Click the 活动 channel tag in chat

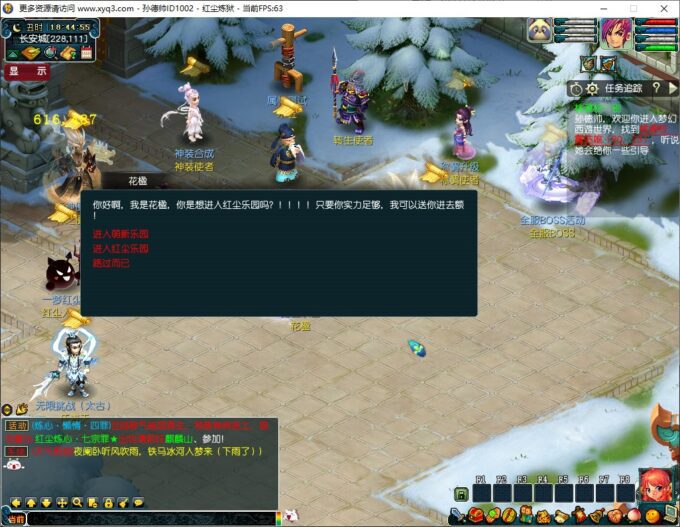[x=17, y=425]
